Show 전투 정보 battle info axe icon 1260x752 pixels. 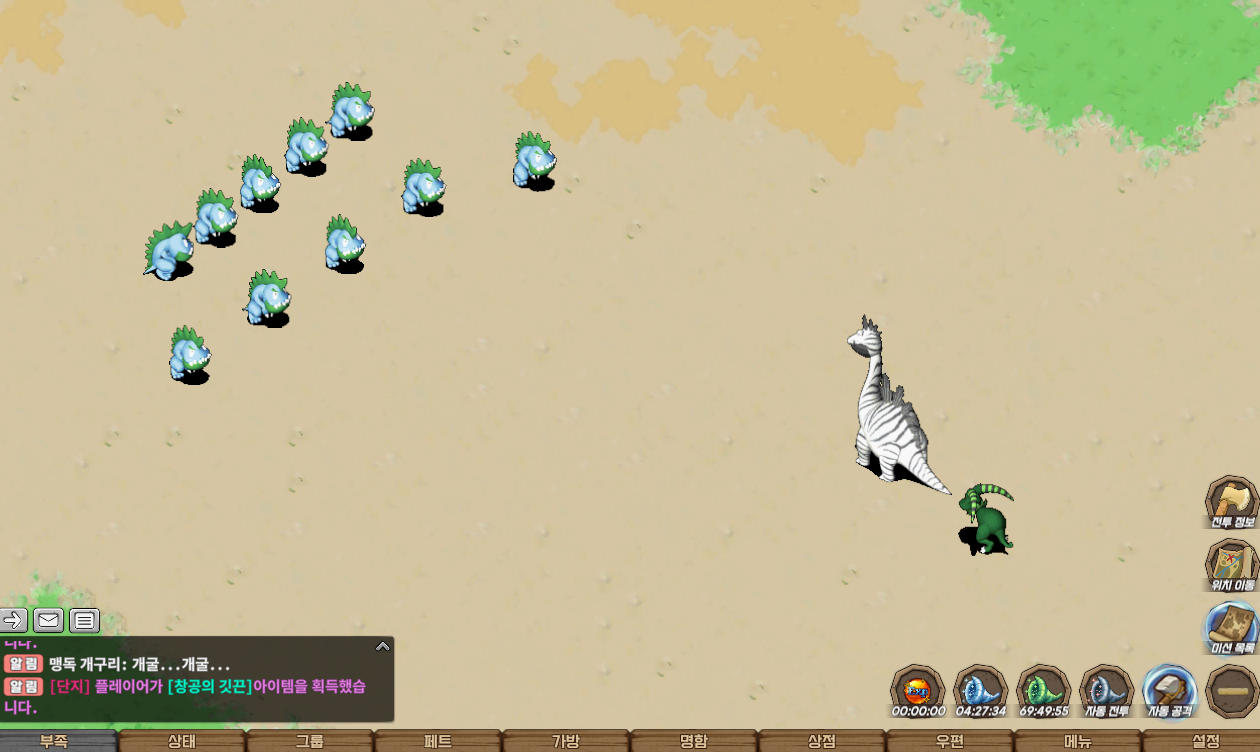tap(1231, 501)
